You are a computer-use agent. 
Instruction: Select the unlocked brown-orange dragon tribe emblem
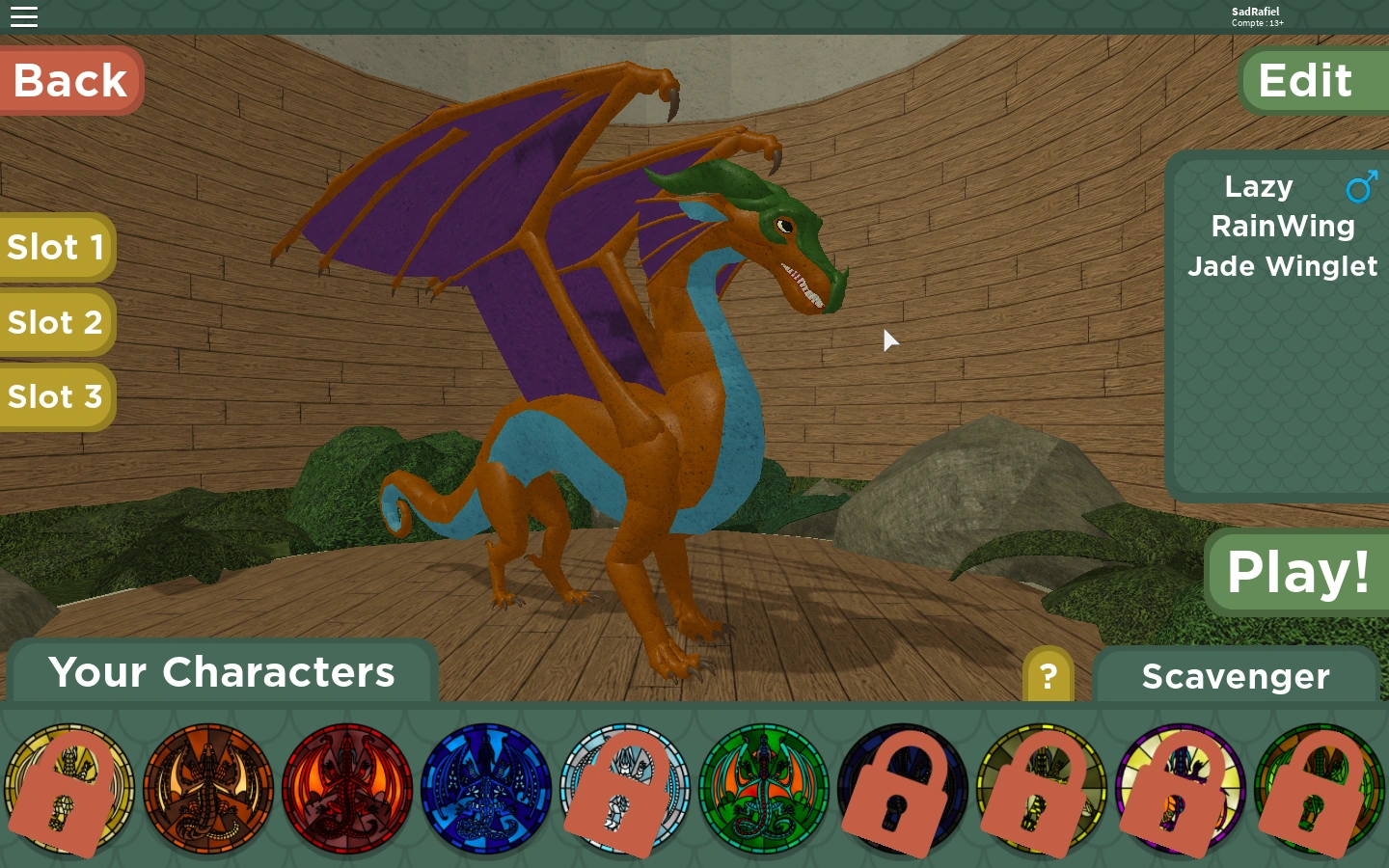pos(208,789)
